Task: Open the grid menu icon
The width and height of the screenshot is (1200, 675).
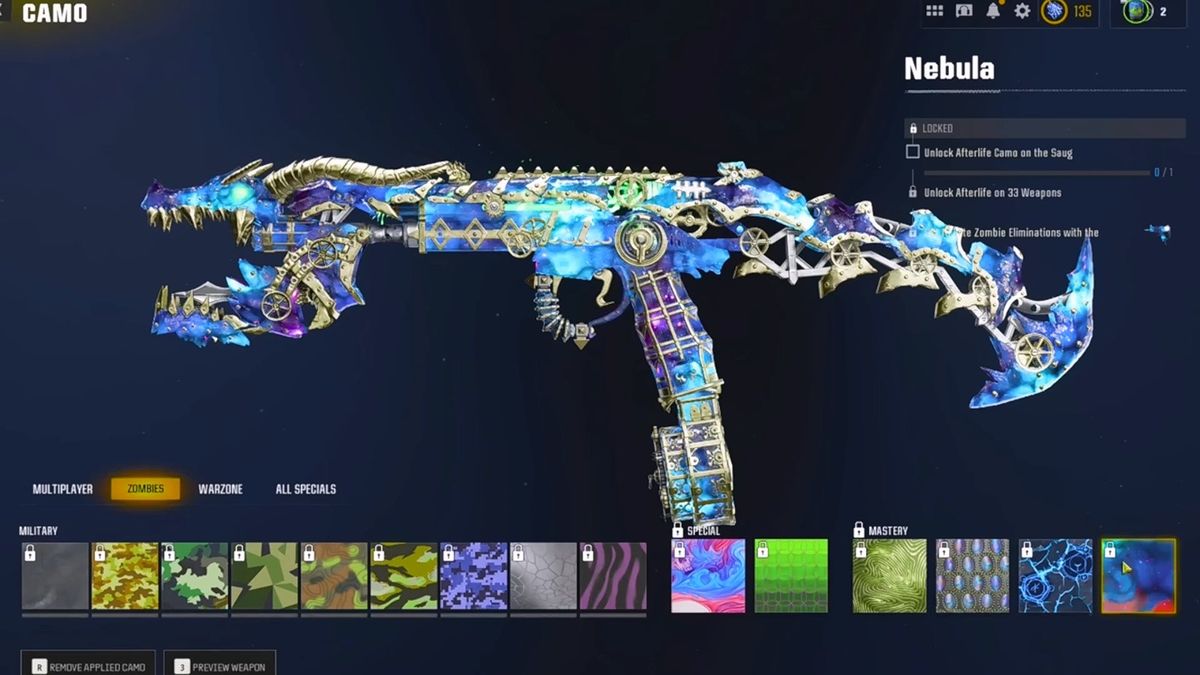Action: (x=934, y=11)
